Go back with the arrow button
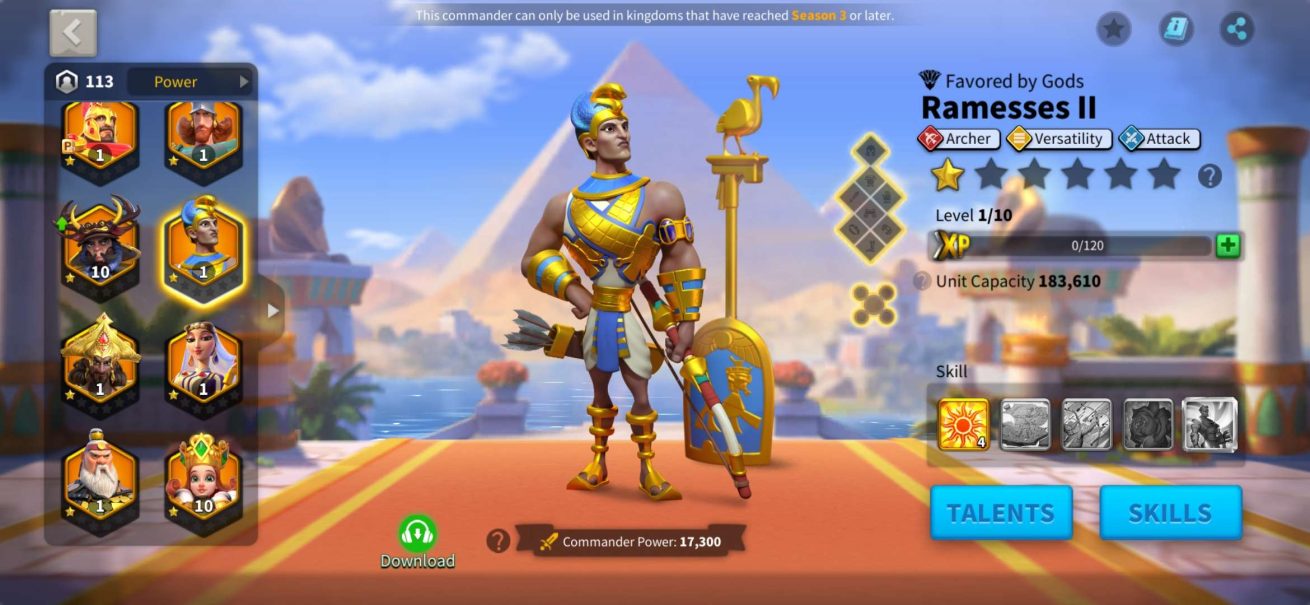The width and height of the screenshot is (1310, 605). (x=73, y=33)
